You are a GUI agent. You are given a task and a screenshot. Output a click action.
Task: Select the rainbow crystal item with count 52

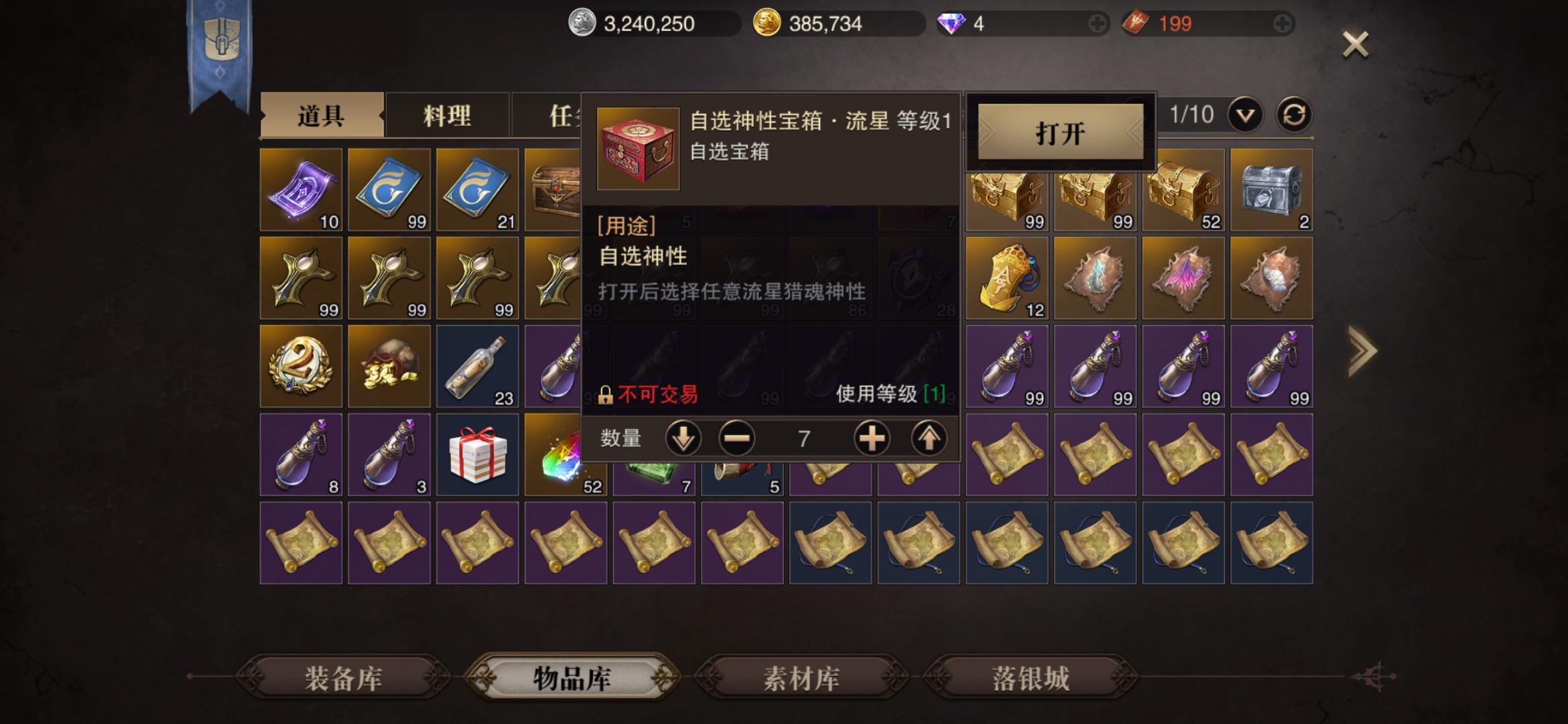point(566,455)
